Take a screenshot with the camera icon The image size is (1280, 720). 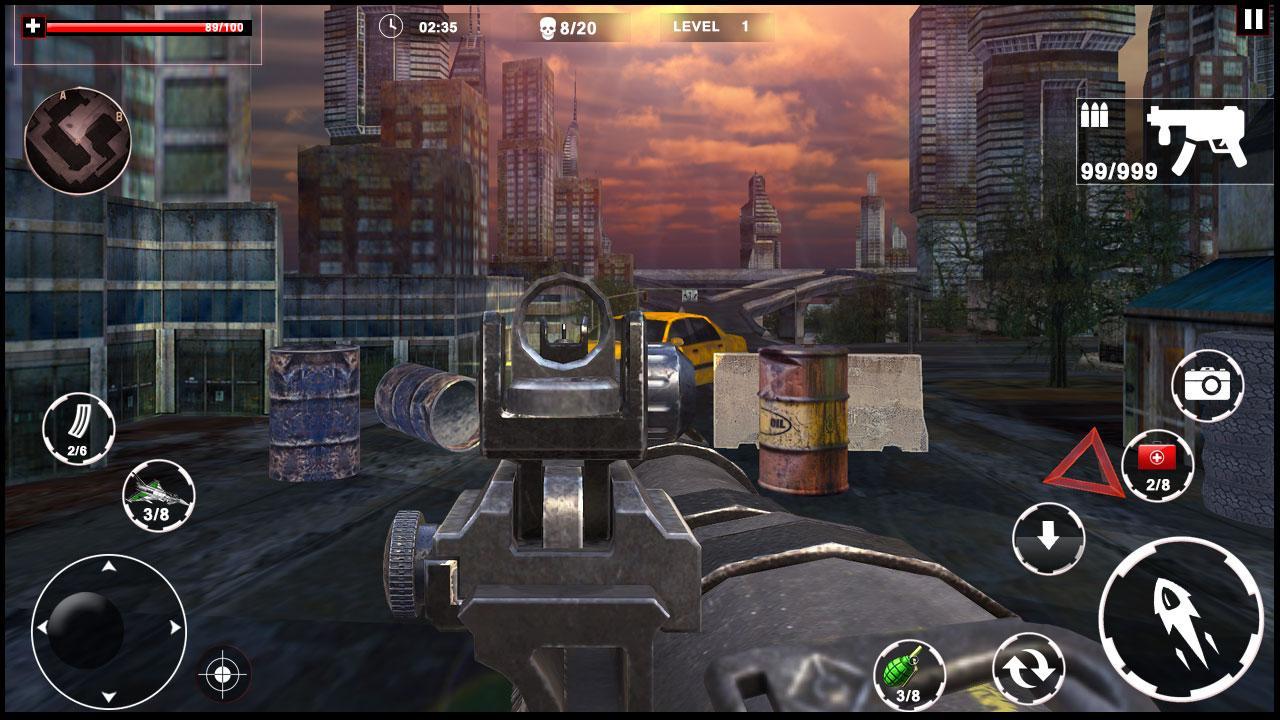click(x=1210, y=385)
